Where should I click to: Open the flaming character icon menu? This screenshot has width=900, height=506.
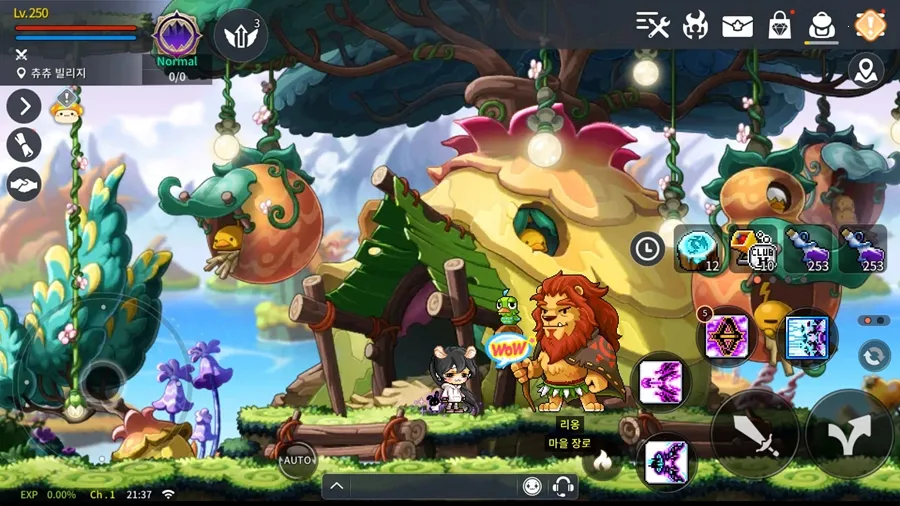tap(695, 25)
